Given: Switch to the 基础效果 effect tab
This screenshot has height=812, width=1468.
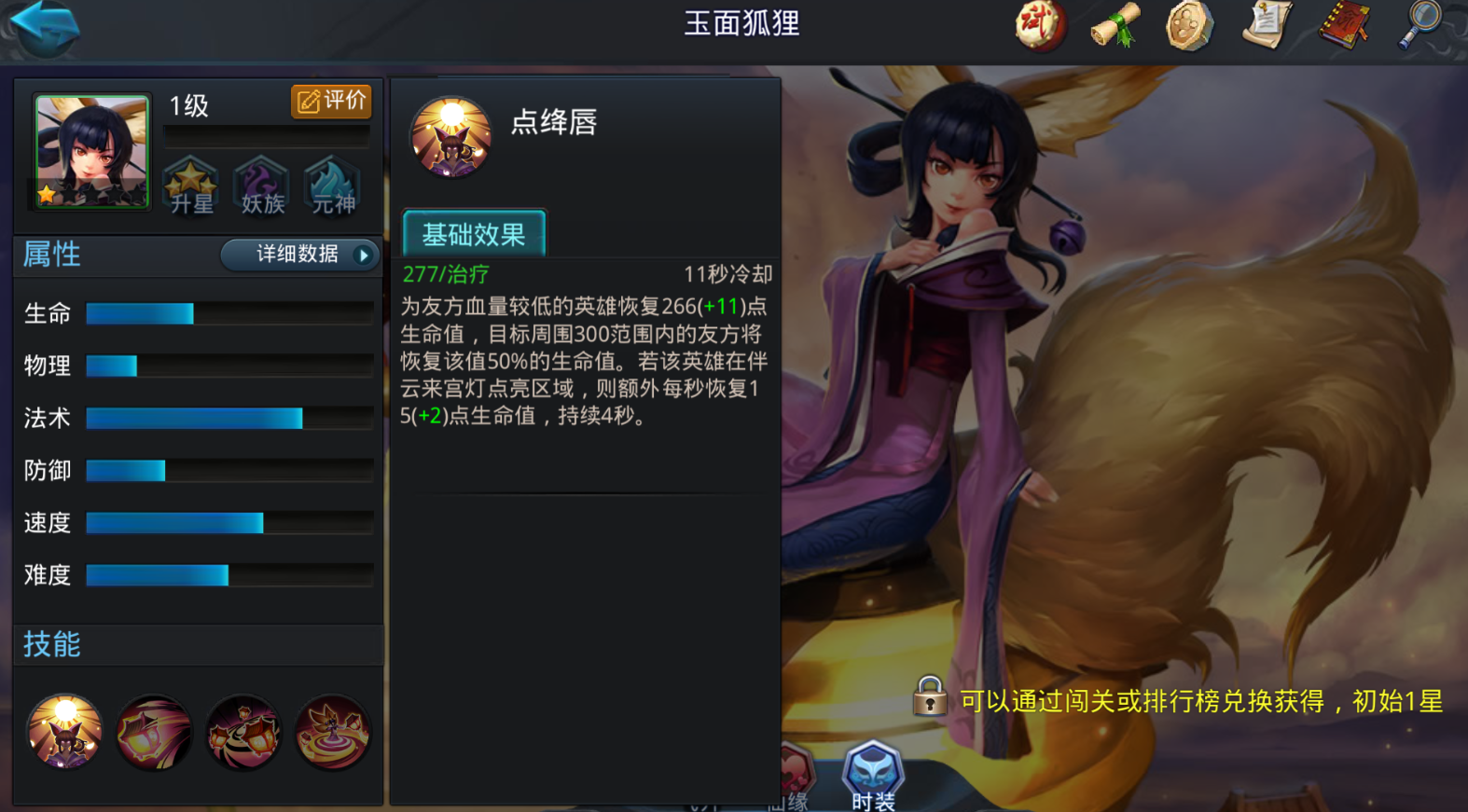Looking at the screenshot, I should 475,232.
